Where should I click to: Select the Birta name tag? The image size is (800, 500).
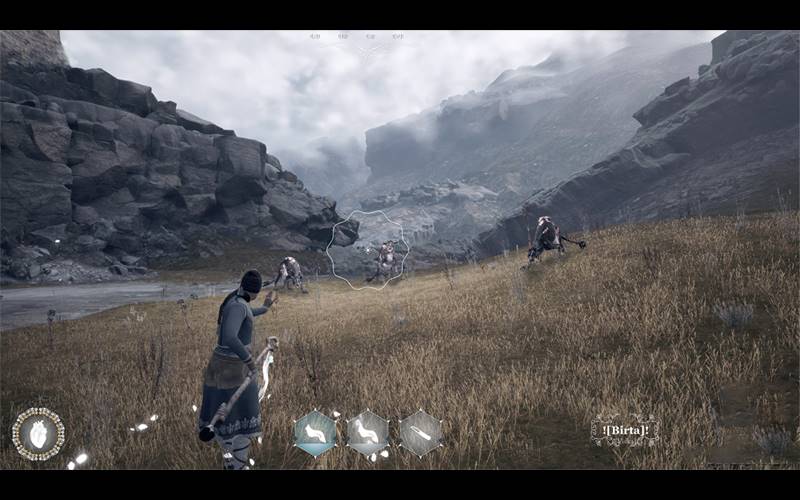click(624, 430)
